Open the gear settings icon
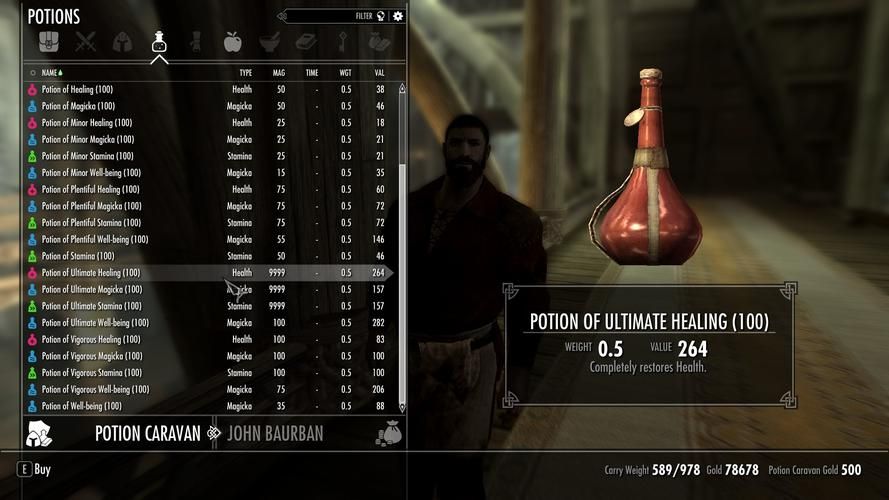The width and height of the screenshot is (889, 500). click(x=398, y=16)
